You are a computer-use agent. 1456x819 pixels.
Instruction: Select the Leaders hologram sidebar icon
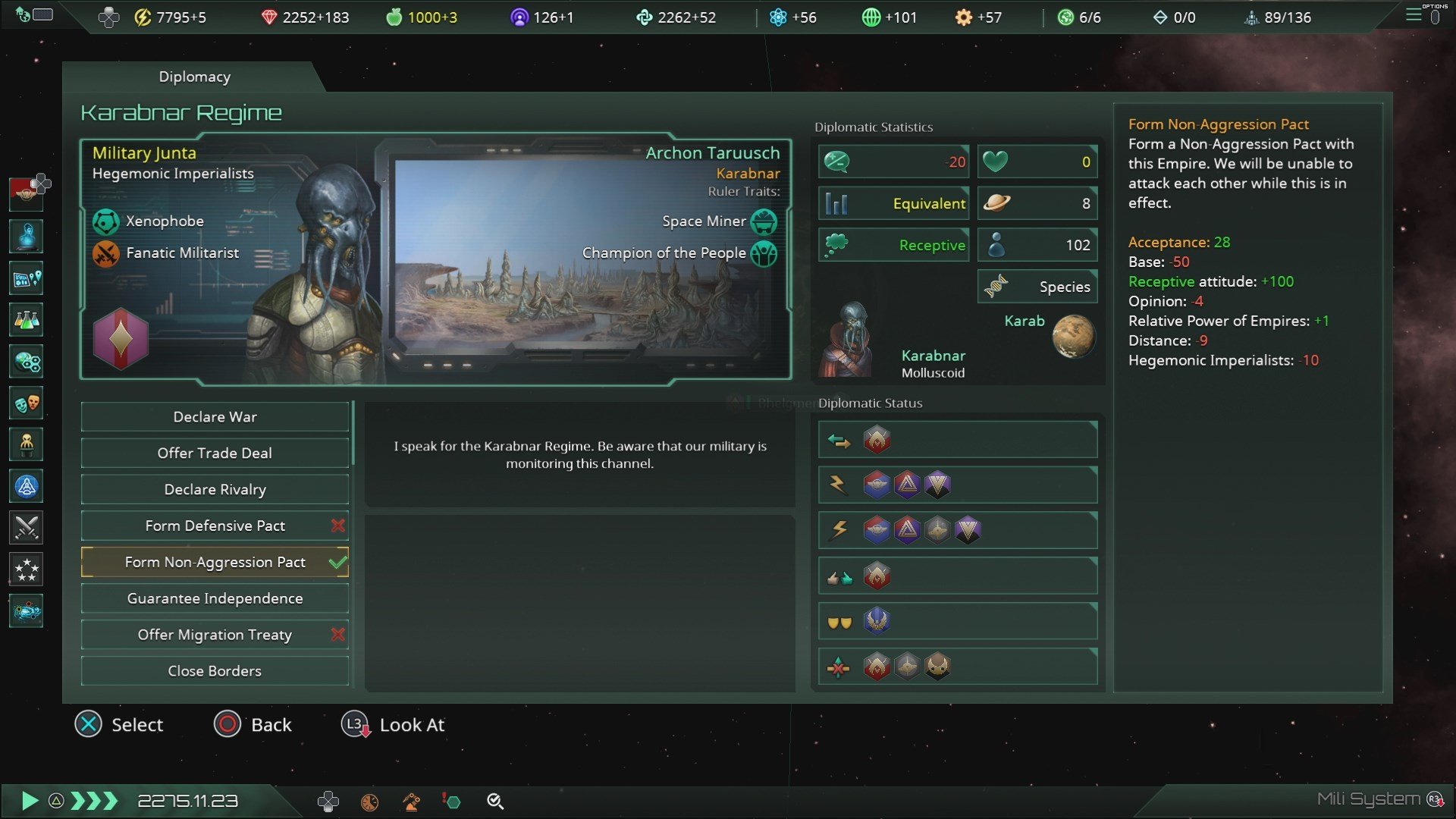26,237
